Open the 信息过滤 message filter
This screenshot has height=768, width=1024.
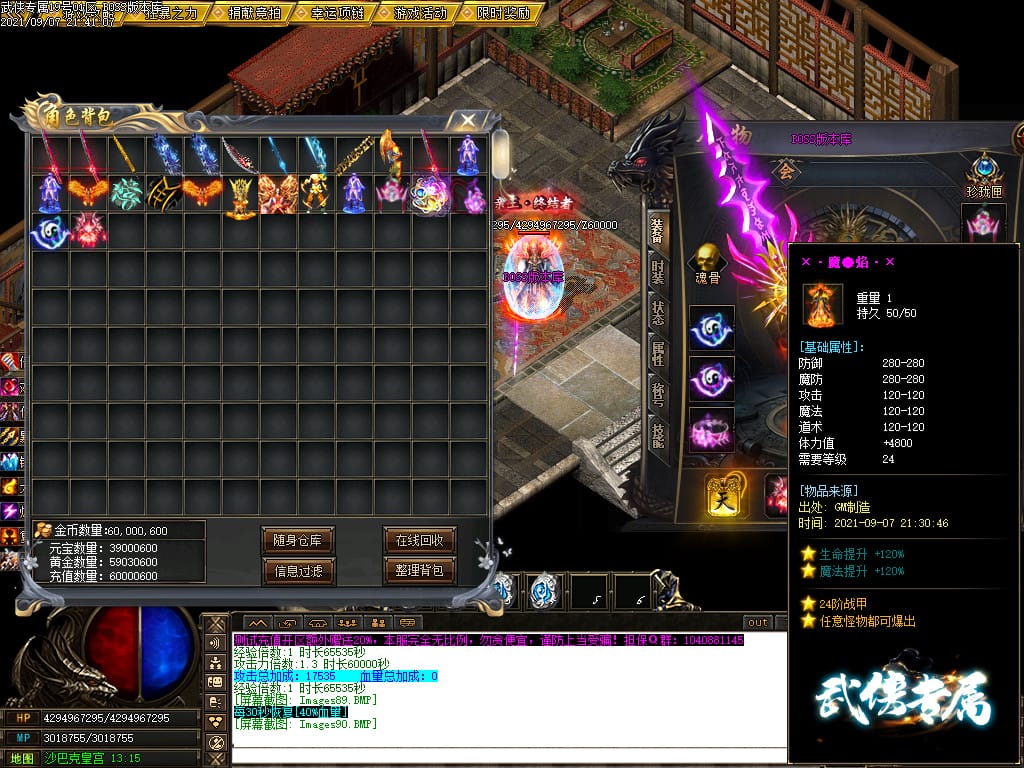point(297,571)
